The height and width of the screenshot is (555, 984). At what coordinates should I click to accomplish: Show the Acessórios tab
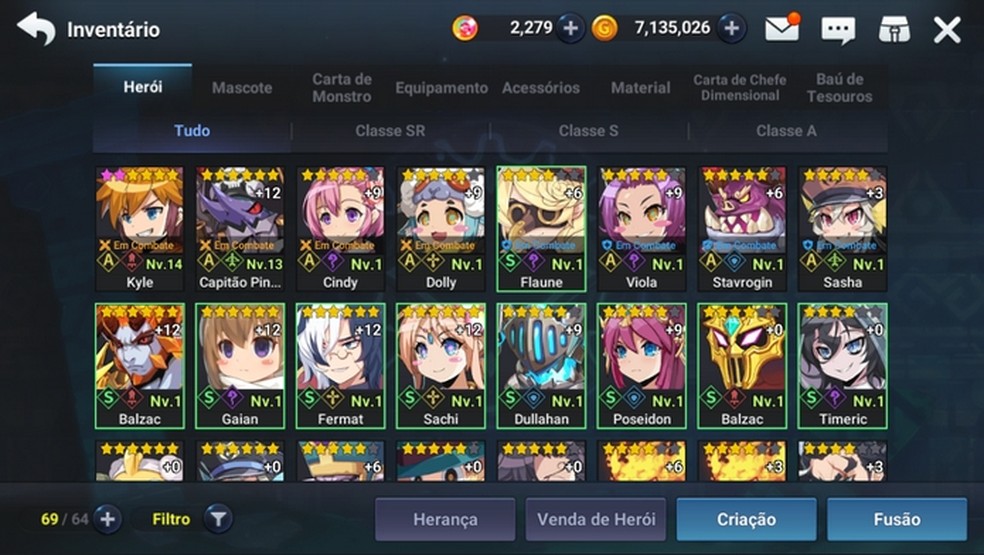coord(541,88)
